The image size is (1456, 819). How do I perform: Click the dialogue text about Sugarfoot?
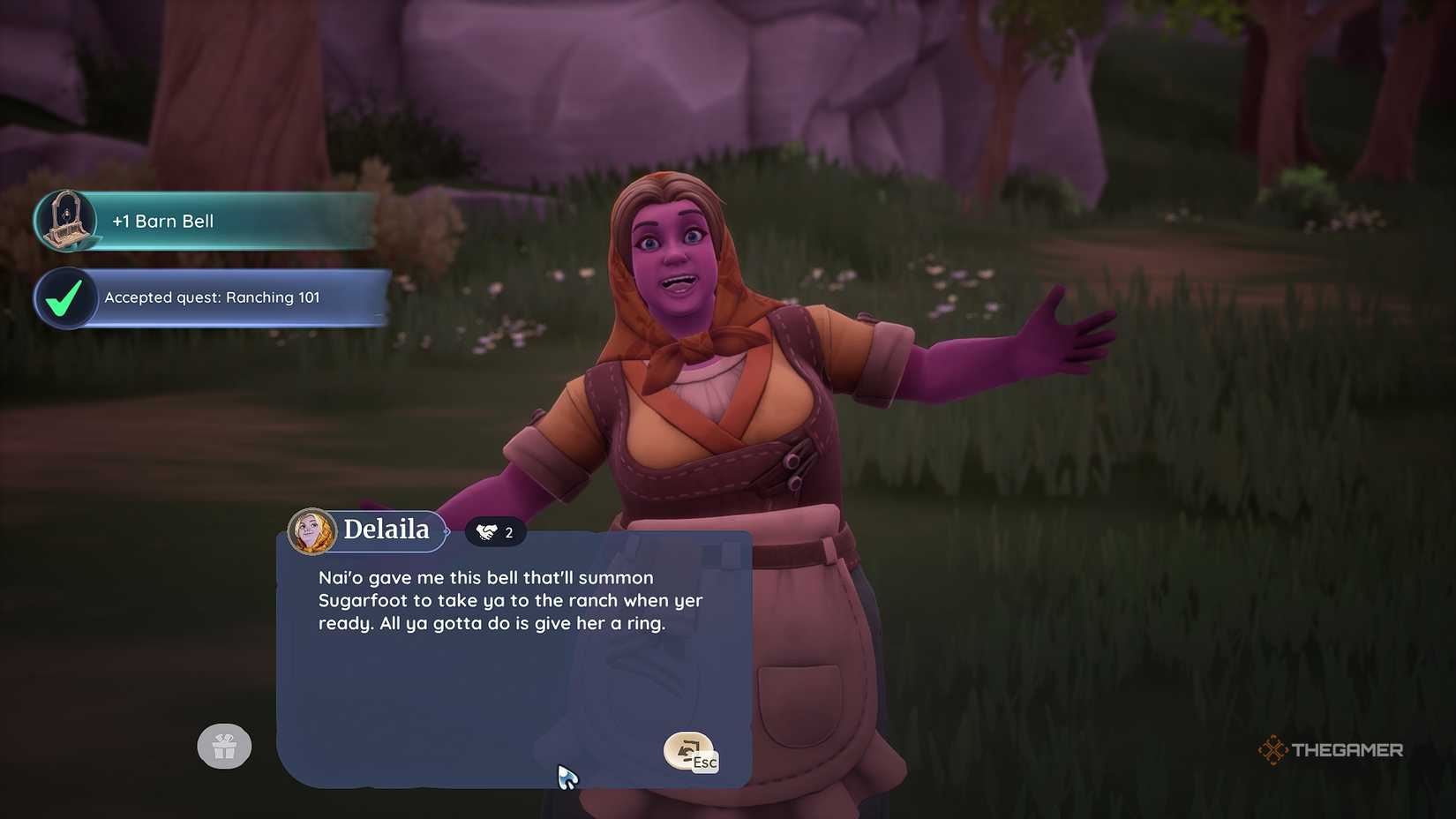(x=510, y=600)
